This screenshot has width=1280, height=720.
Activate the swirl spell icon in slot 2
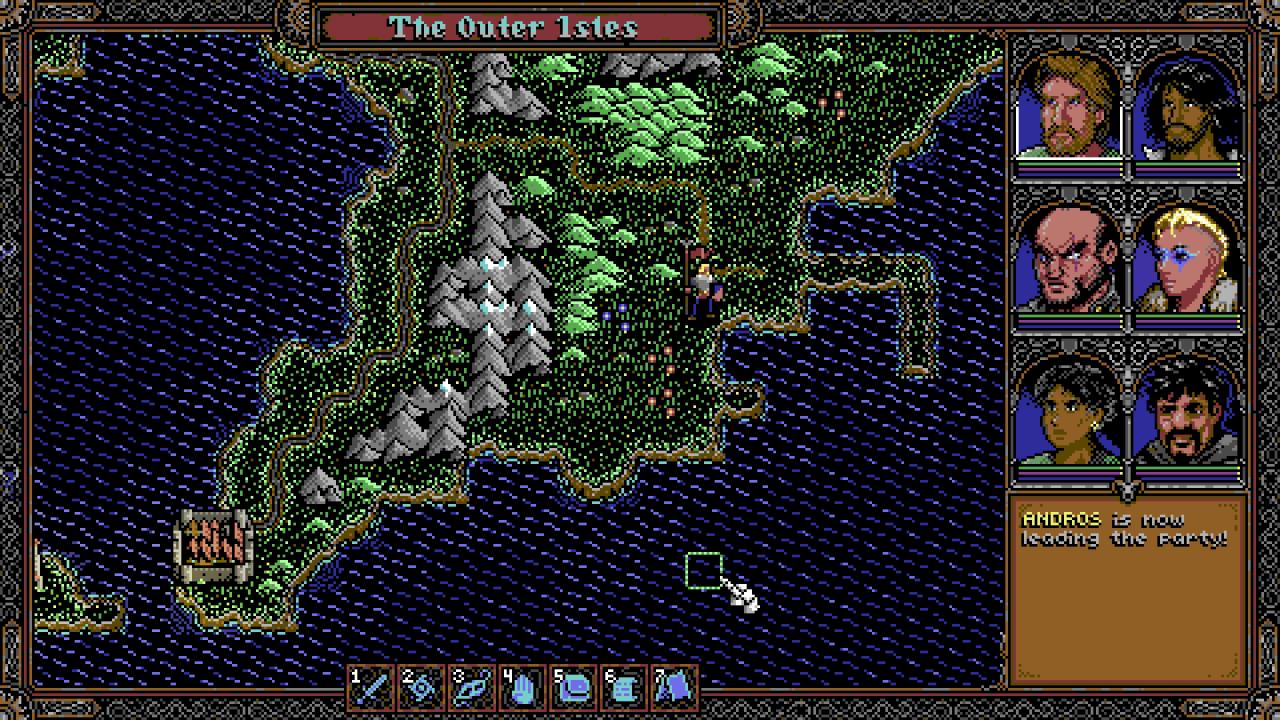[x=422, y=687]
